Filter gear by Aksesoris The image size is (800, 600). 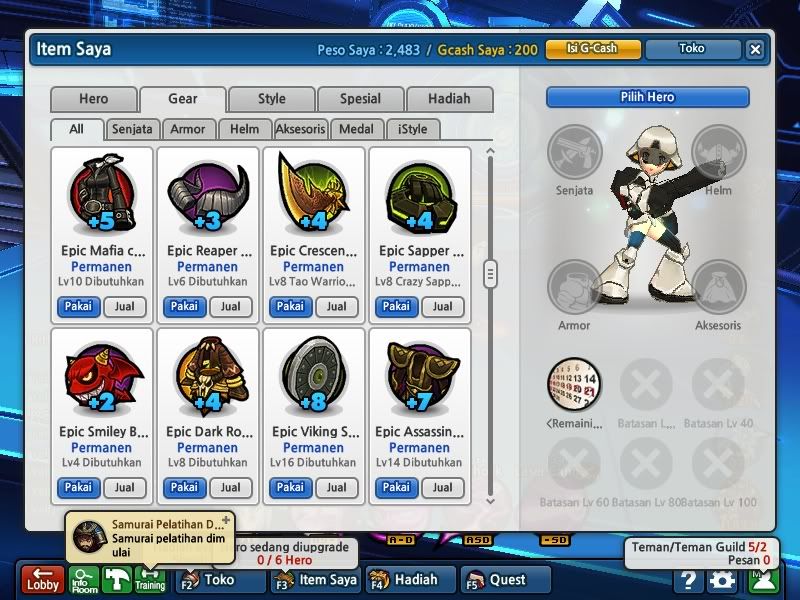(301, 129)
